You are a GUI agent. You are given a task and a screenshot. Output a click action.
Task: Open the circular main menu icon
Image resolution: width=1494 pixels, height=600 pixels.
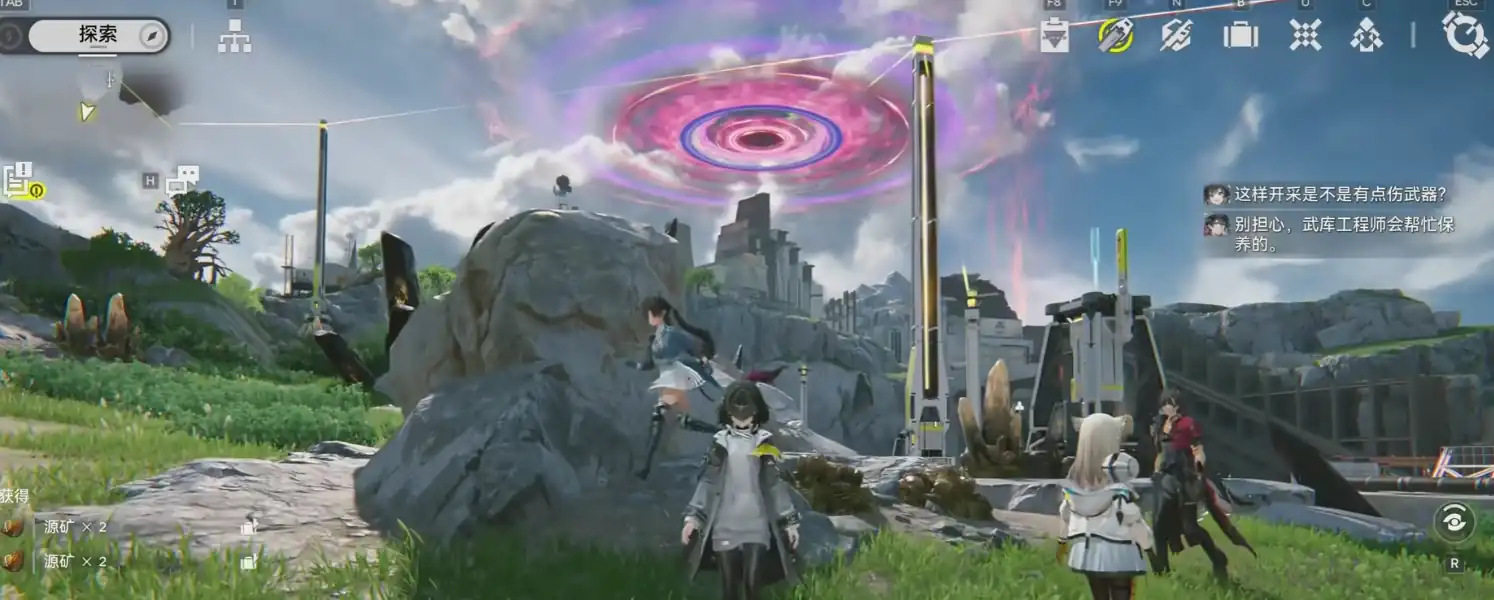1465,35
